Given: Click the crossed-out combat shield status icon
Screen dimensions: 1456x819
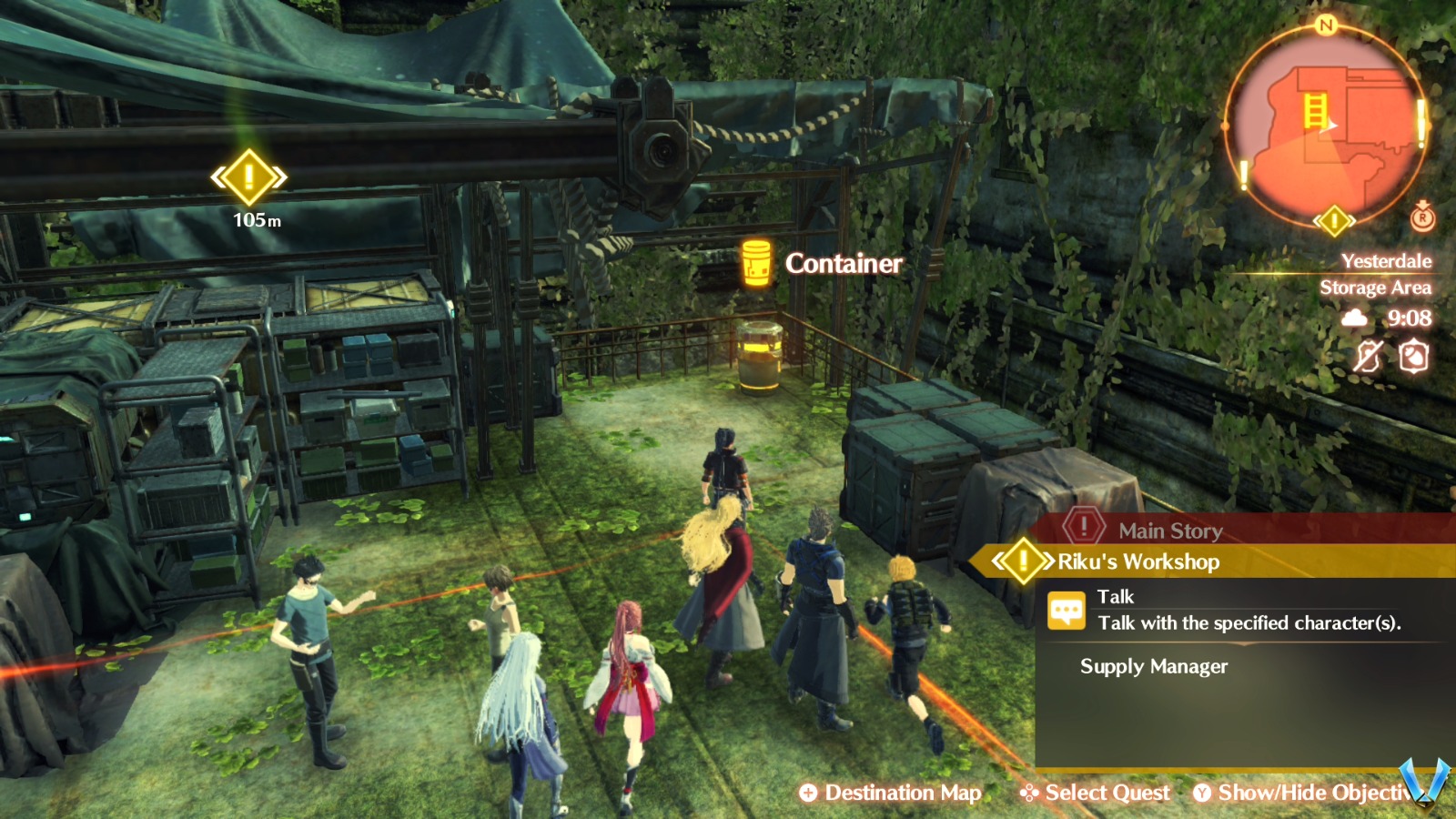Looking at the screenshot, I should (x=1369, y=355).
